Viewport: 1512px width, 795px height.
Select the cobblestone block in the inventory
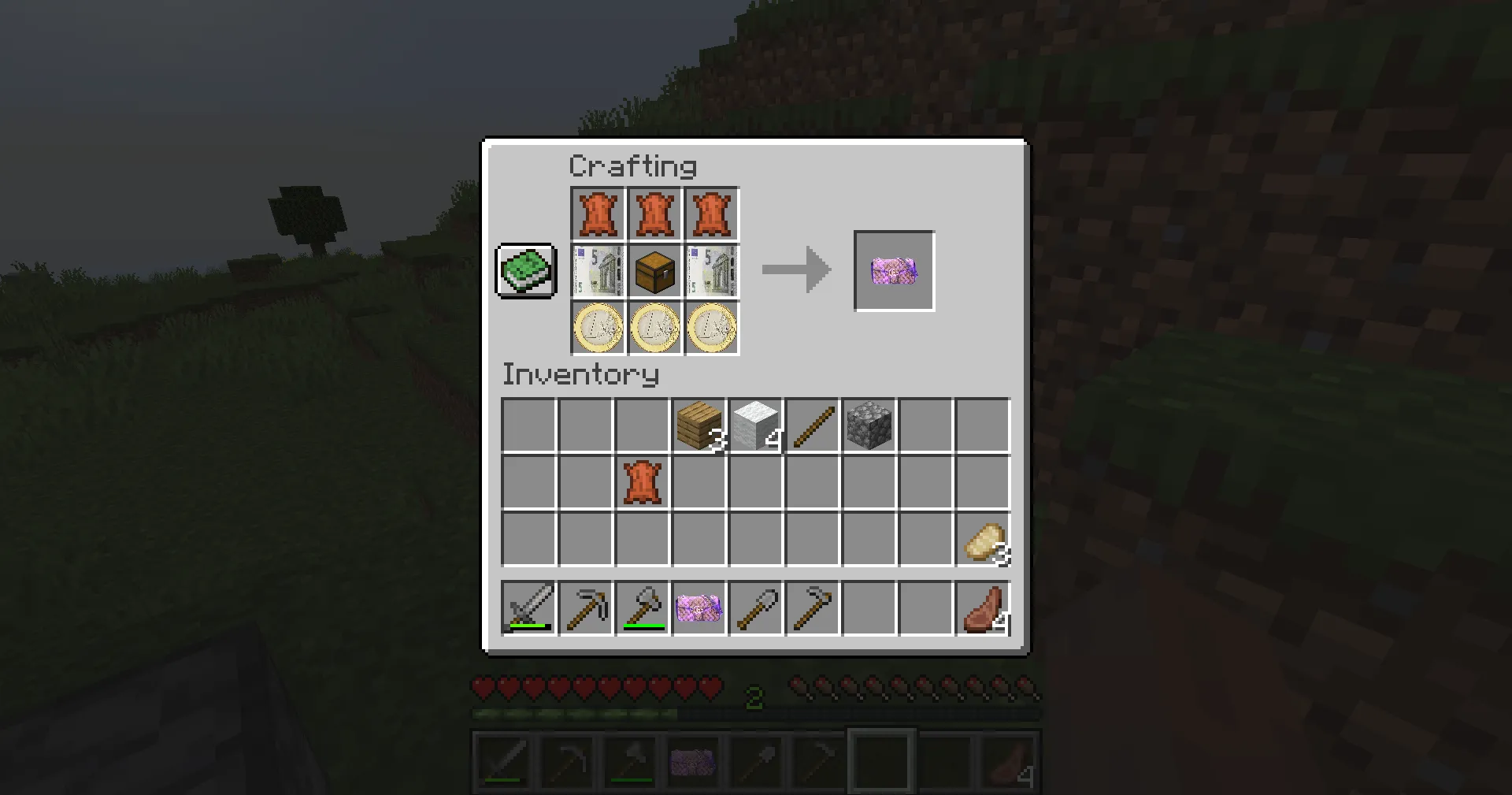(869, 425)
